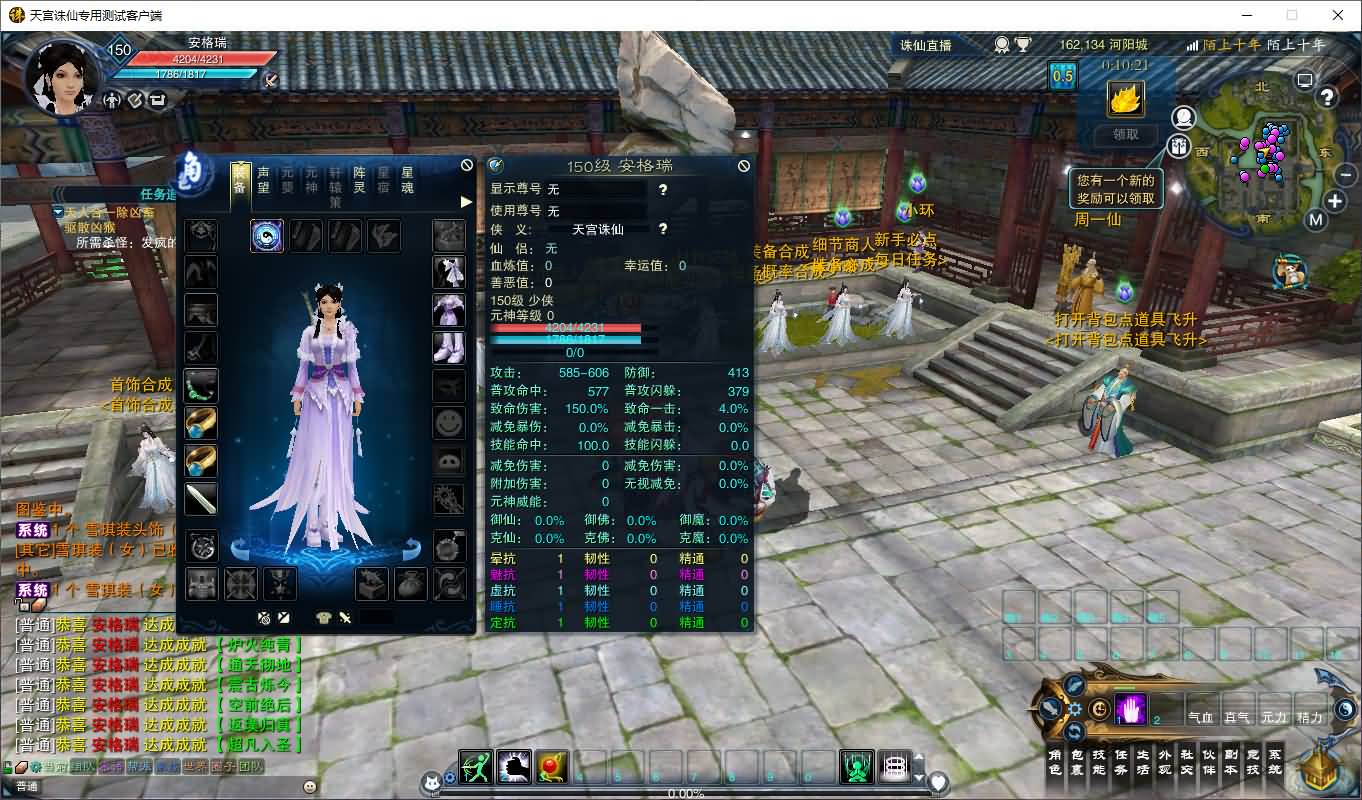
Task: Click the yin-yang orb equipment slot in character panel
Action: tap(266, 236)
